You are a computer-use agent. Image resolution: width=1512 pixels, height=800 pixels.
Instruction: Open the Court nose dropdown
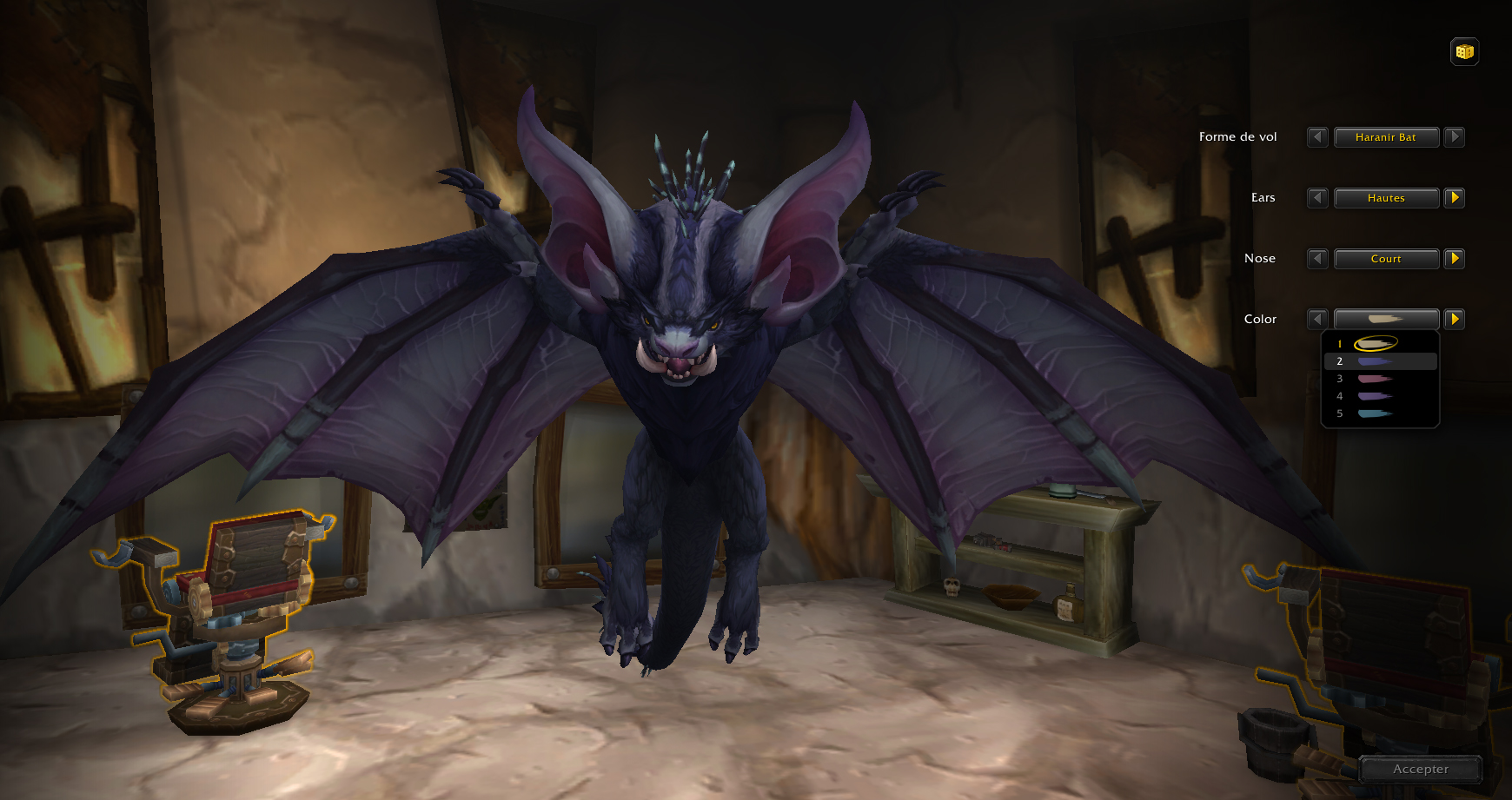point(1386,259)
